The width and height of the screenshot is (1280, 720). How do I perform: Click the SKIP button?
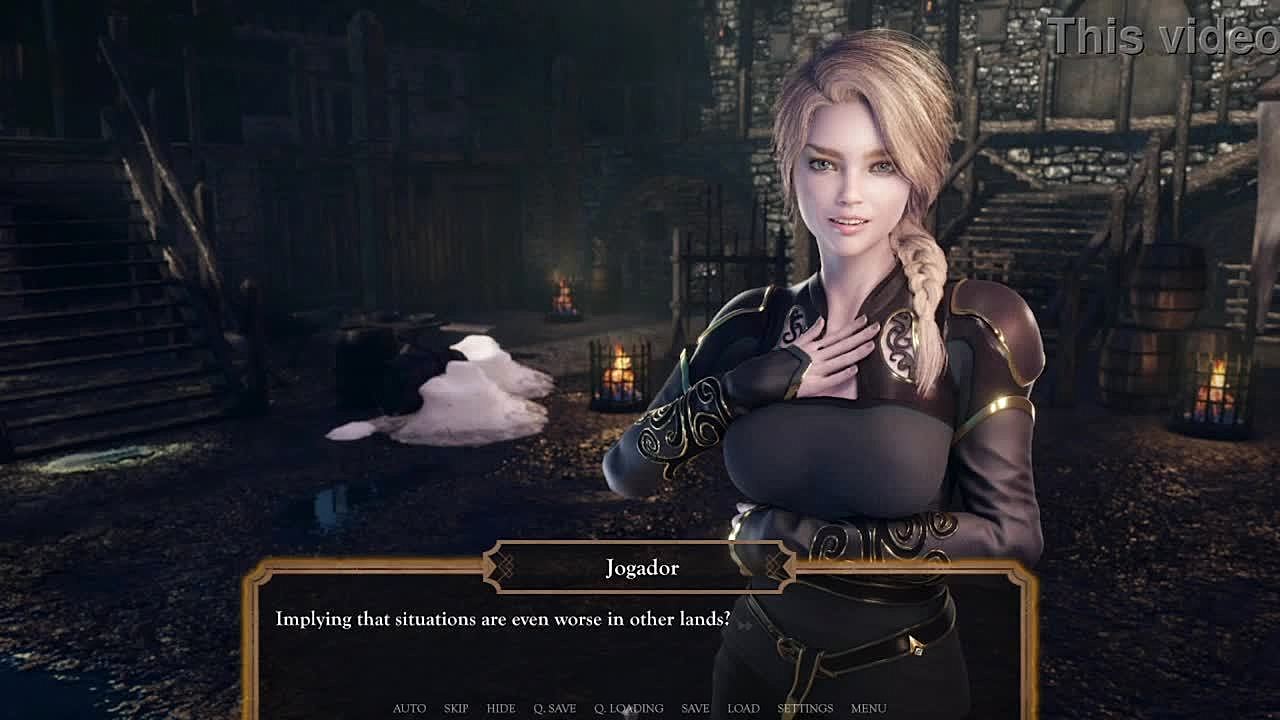pos(456,708)
